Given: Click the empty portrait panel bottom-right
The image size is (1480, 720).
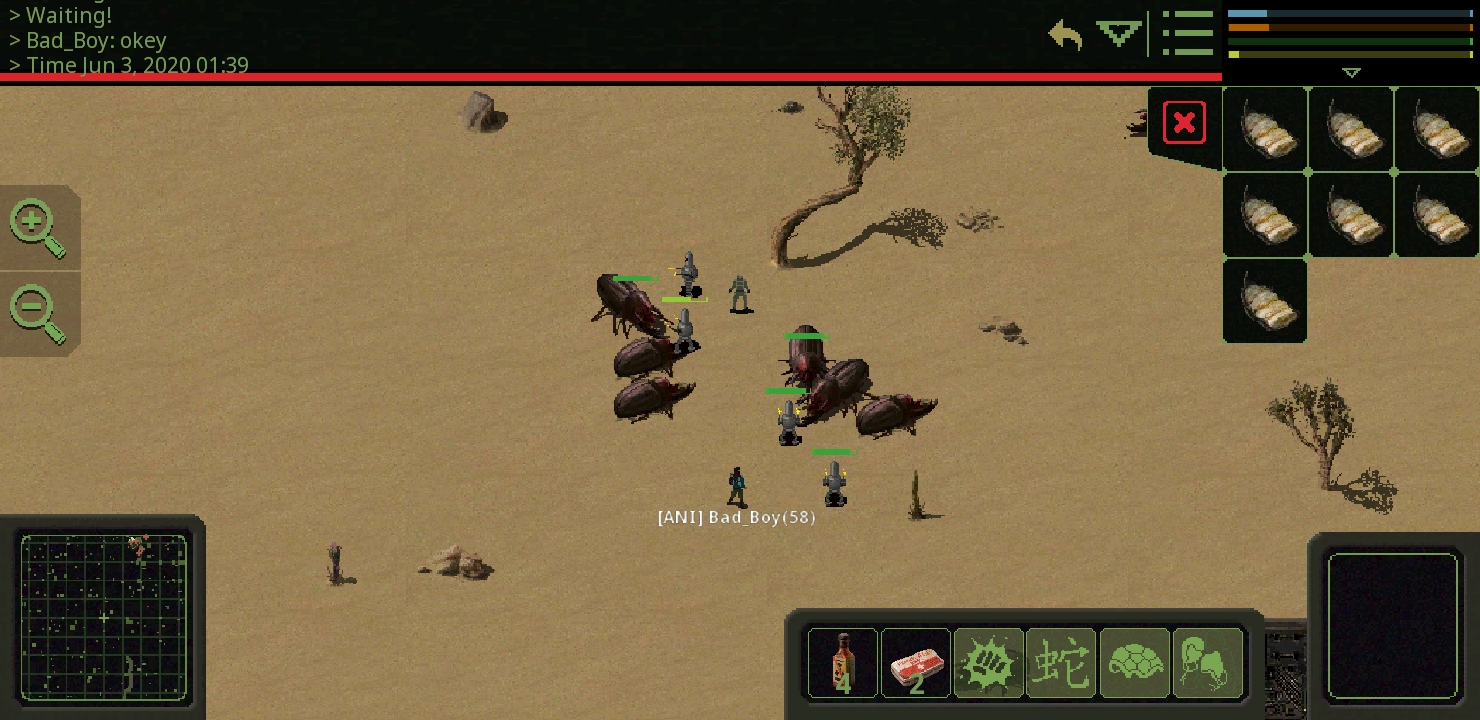Looking at the screenshot, I should tap(1393, 627).
